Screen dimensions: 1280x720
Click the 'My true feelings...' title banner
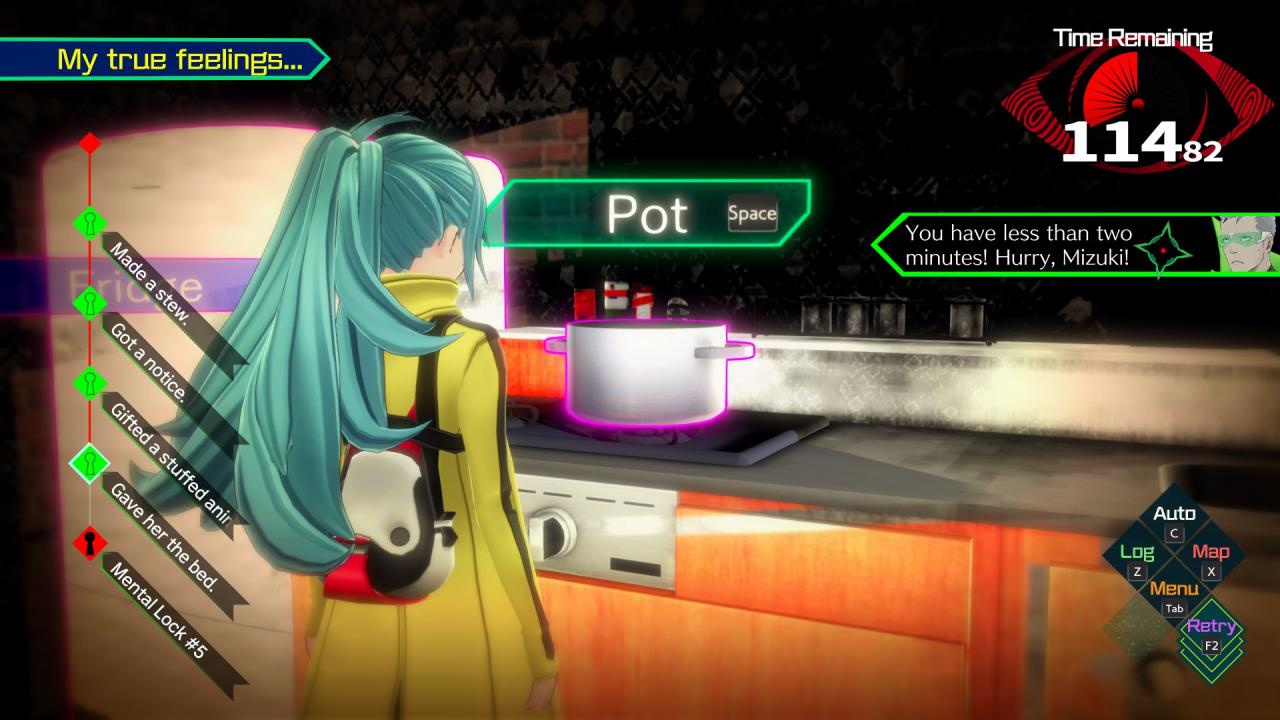click(x=165, y=60)
